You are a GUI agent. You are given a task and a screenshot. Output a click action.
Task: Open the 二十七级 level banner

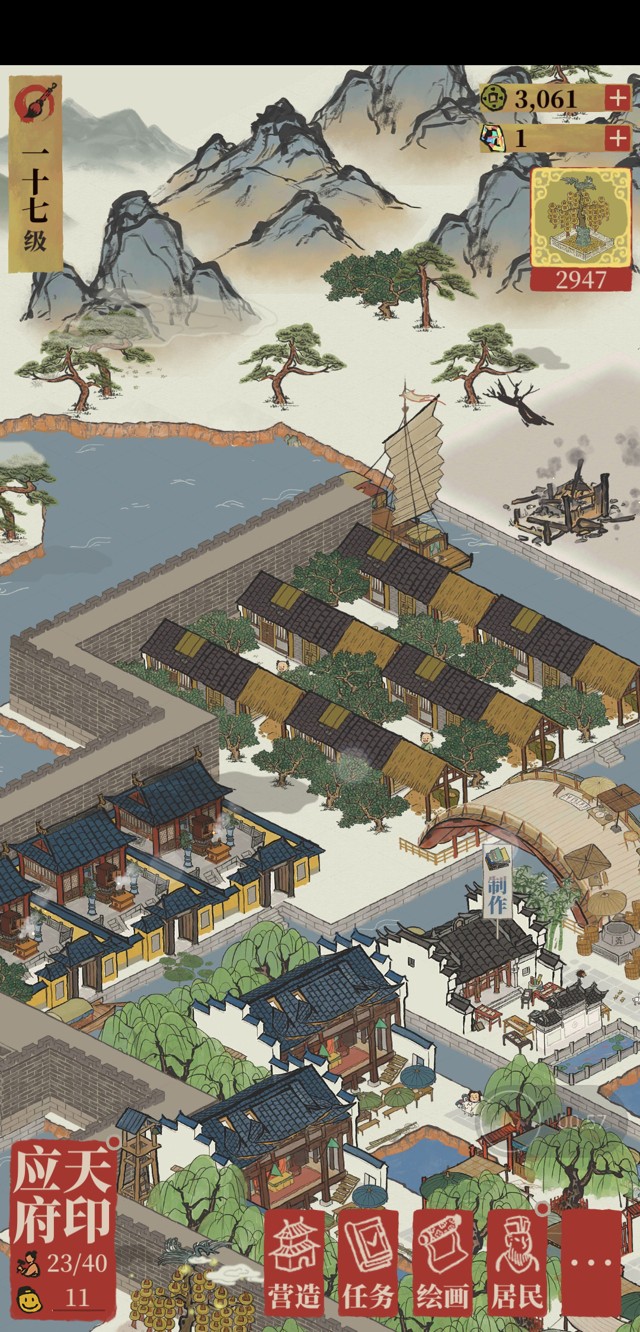tap(35, 173)
